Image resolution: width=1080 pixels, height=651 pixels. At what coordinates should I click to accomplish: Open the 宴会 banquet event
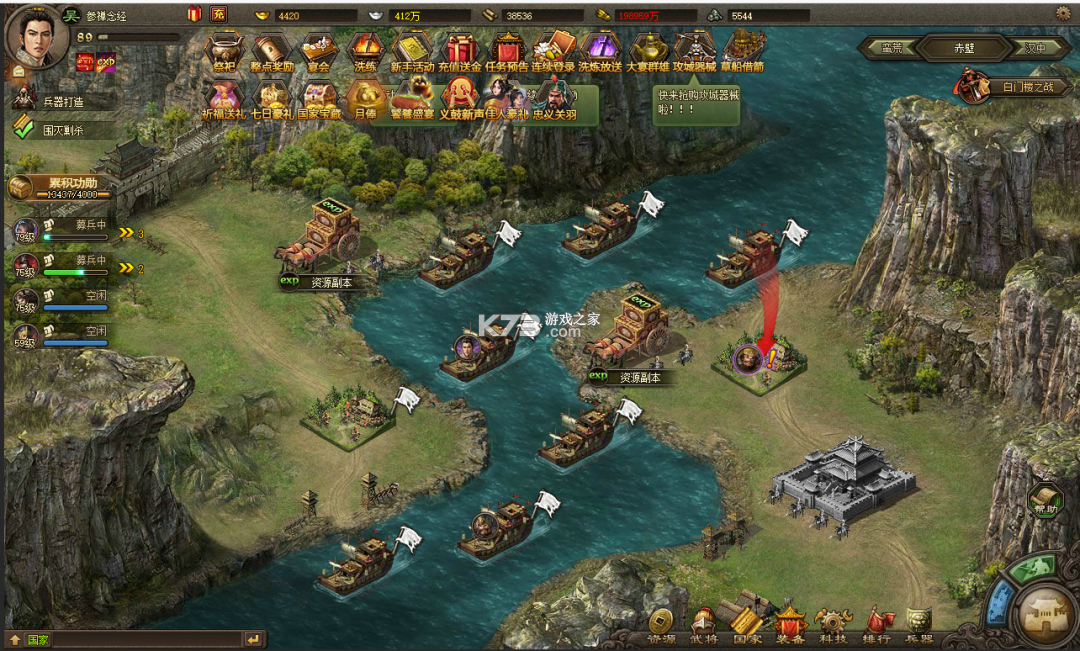click(x=319, y=51)
